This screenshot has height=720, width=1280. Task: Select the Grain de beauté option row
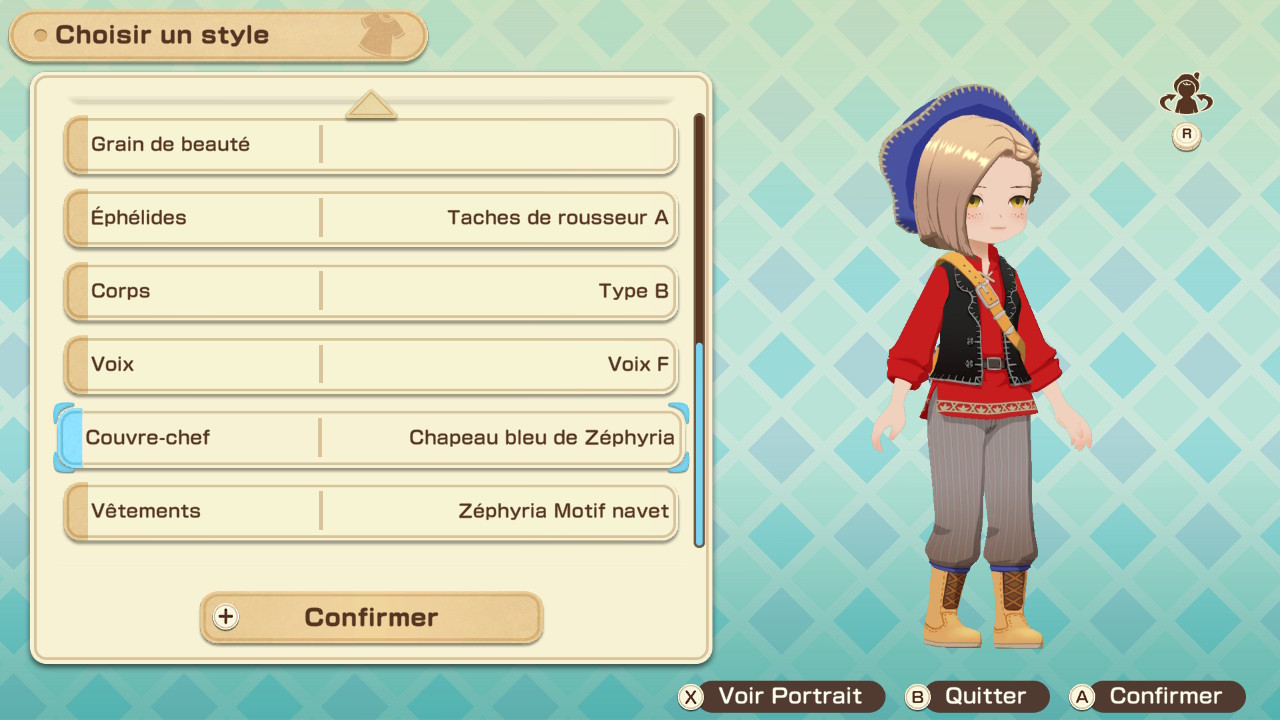pyautogui.click(x=370, y=145)
